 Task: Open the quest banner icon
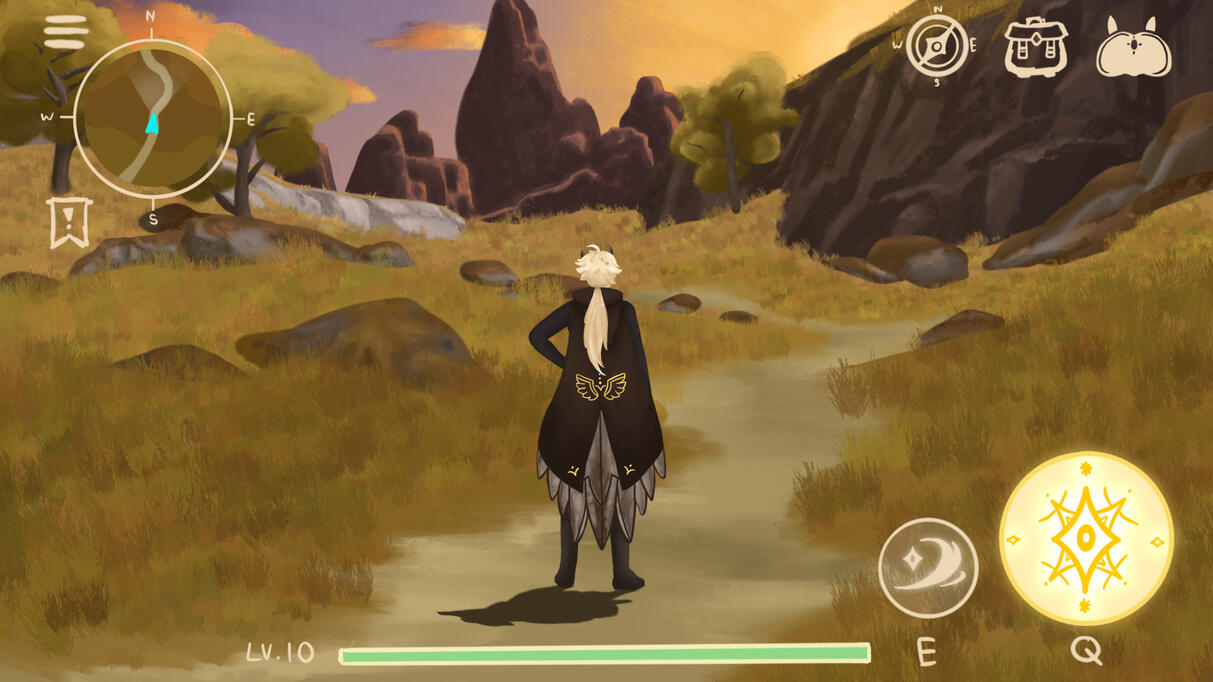(x=69, y=221)
